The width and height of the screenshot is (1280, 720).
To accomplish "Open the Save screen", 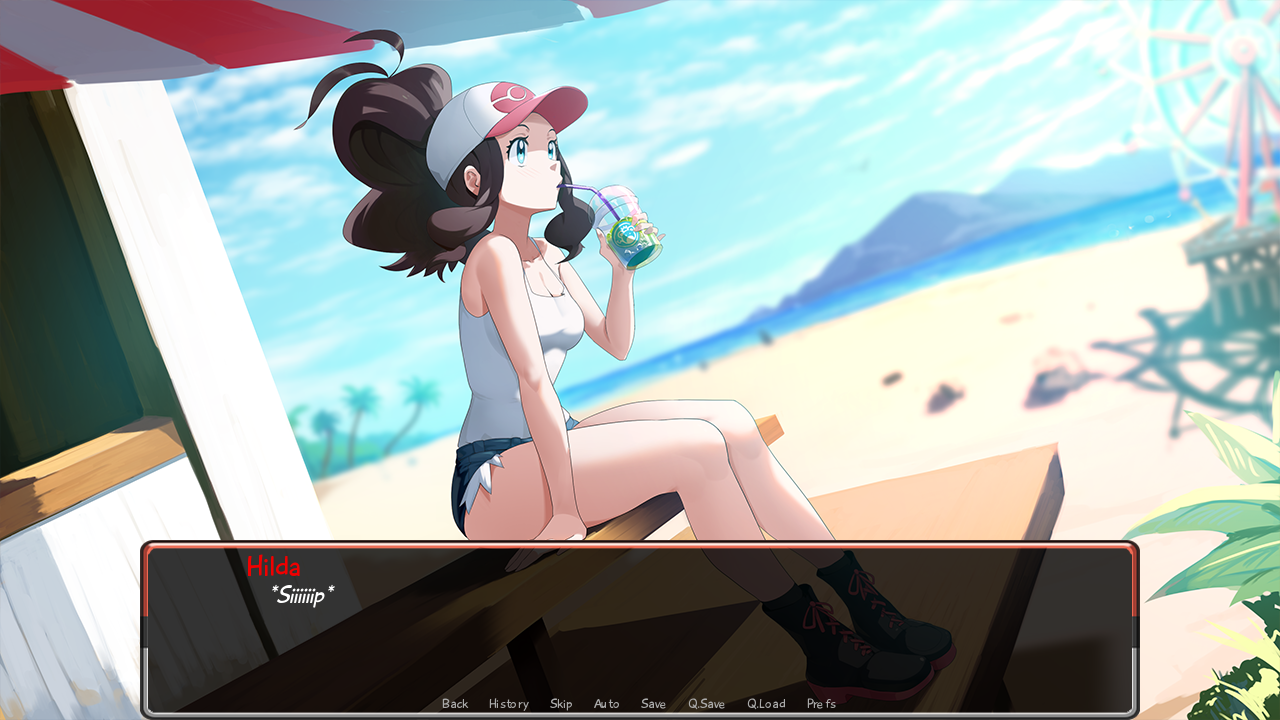I will pyautogui.click(x=653, y=703).
